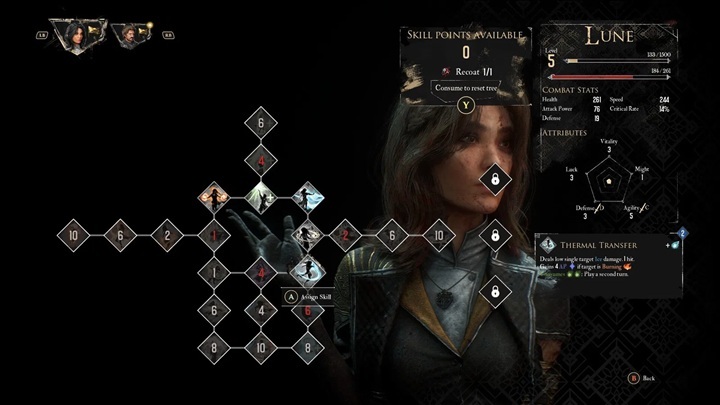Select the red cost-1 skill node
The height and width of the screenshot is (405, 720).
(213, 237)
